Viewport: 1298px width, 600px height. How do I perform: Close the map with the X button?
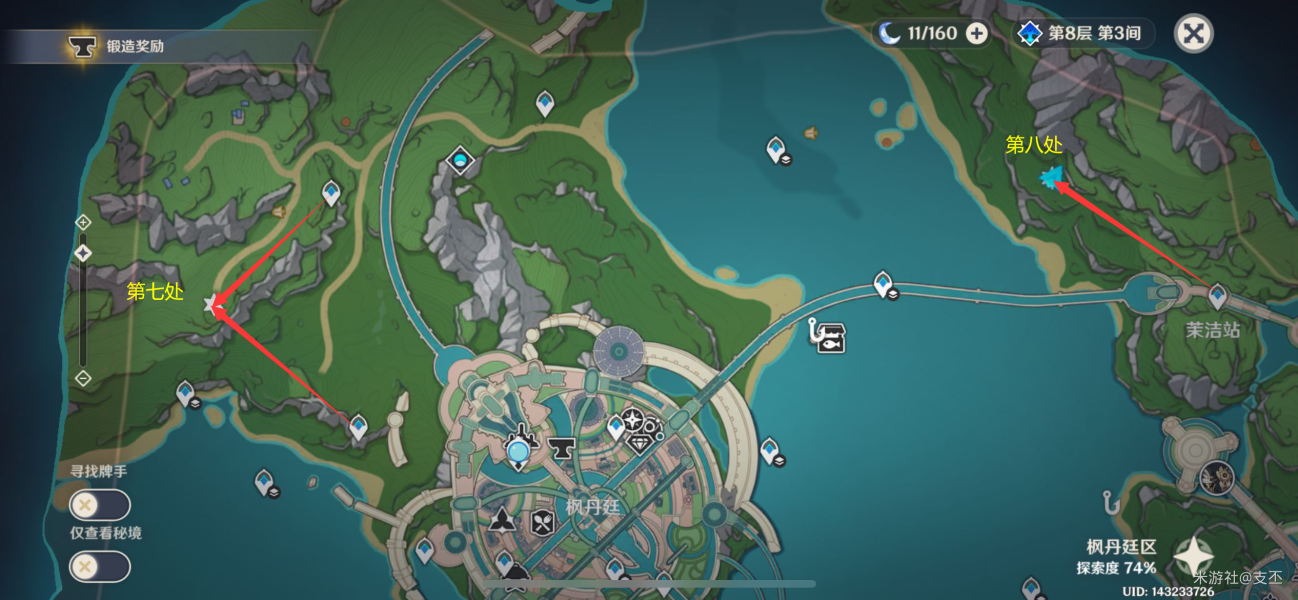pos(1192,34)
